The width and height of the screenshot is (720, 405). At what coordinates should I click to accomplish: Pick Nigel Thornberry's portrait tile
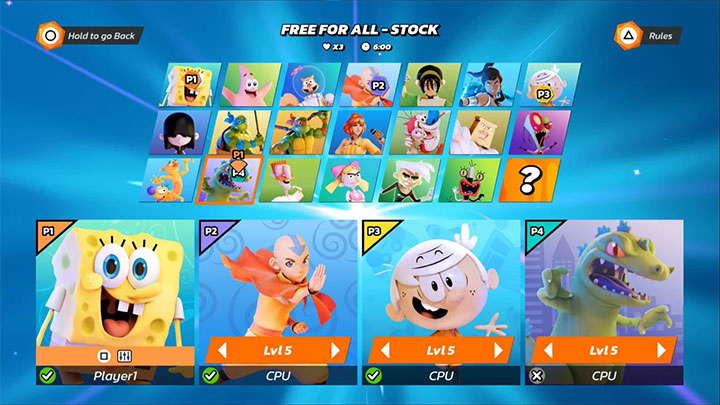point(290,179)
